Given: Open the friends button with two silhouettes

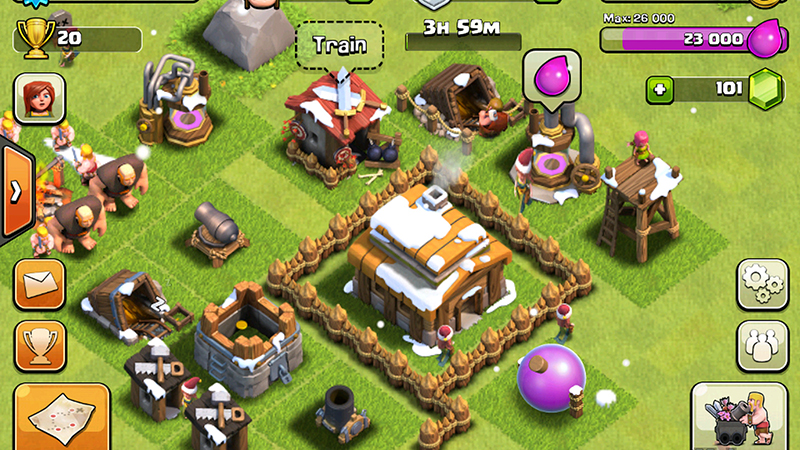Looking at the screenshot, I should coord(763,346).
